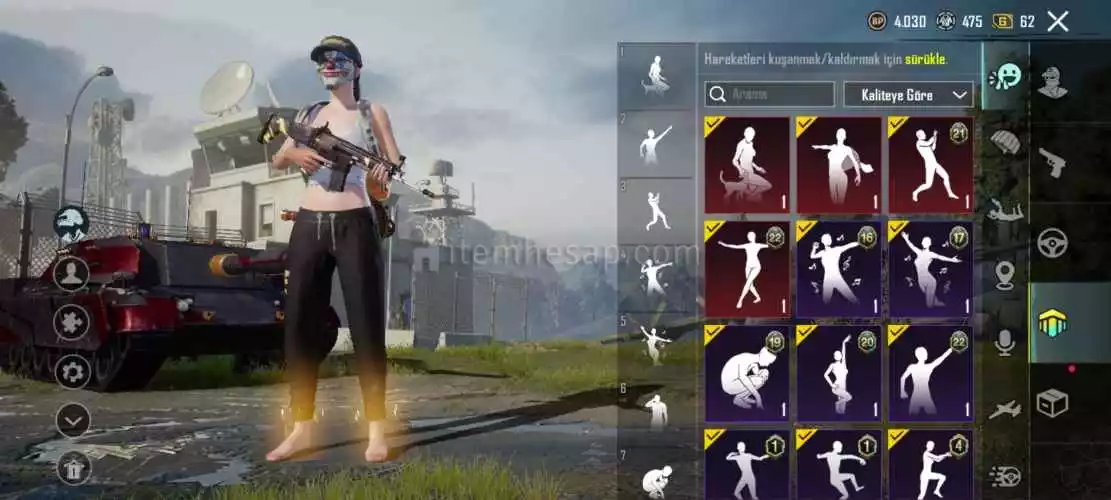Open the emotes category tab
Image resolution: width=1111 pixels, height=500 pixels.
pyautogui.click(x=1005, y=77)
